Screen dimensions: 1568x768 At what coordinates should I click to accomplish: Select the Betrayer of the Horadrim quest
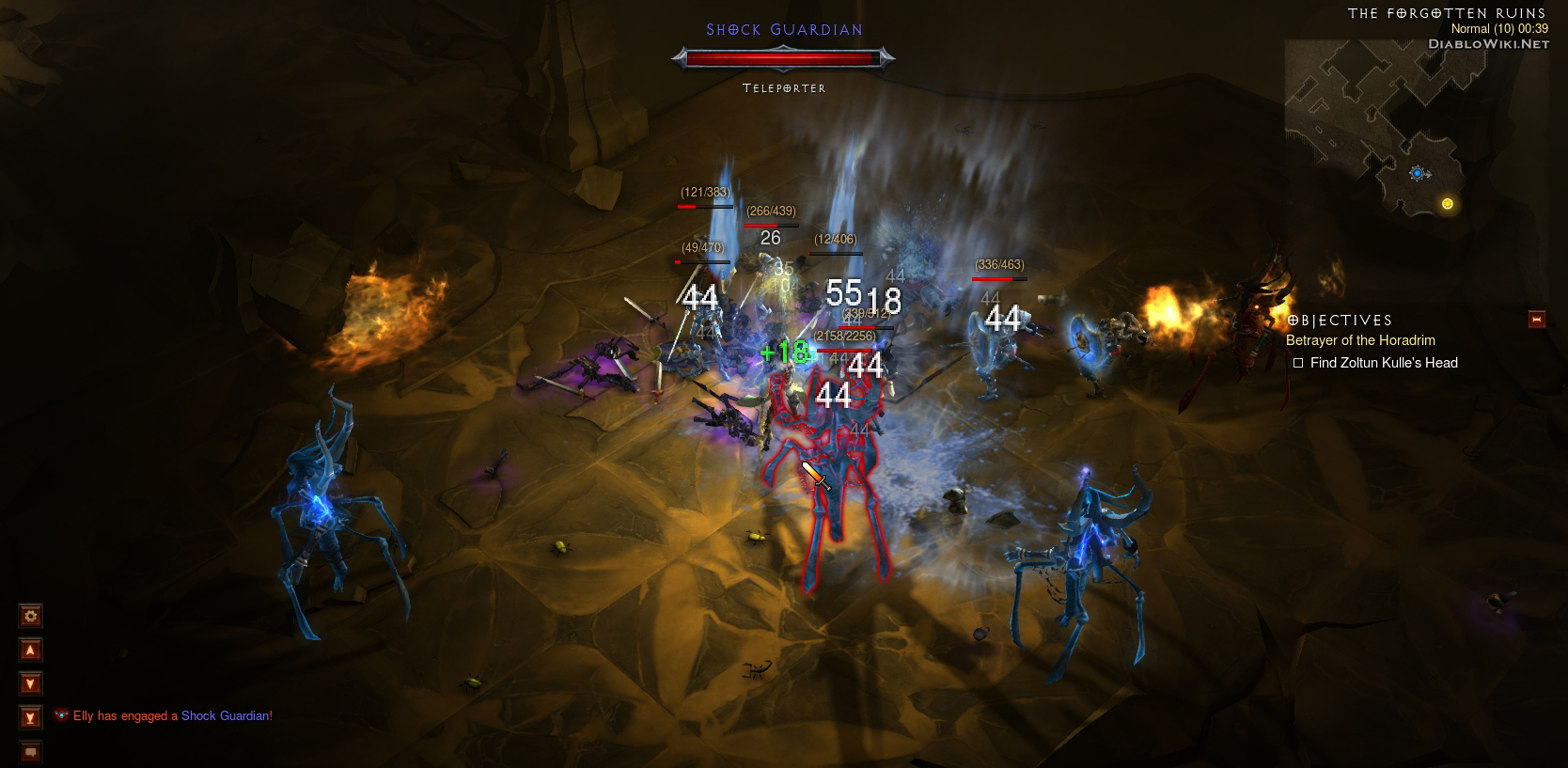click(1360, 340)
